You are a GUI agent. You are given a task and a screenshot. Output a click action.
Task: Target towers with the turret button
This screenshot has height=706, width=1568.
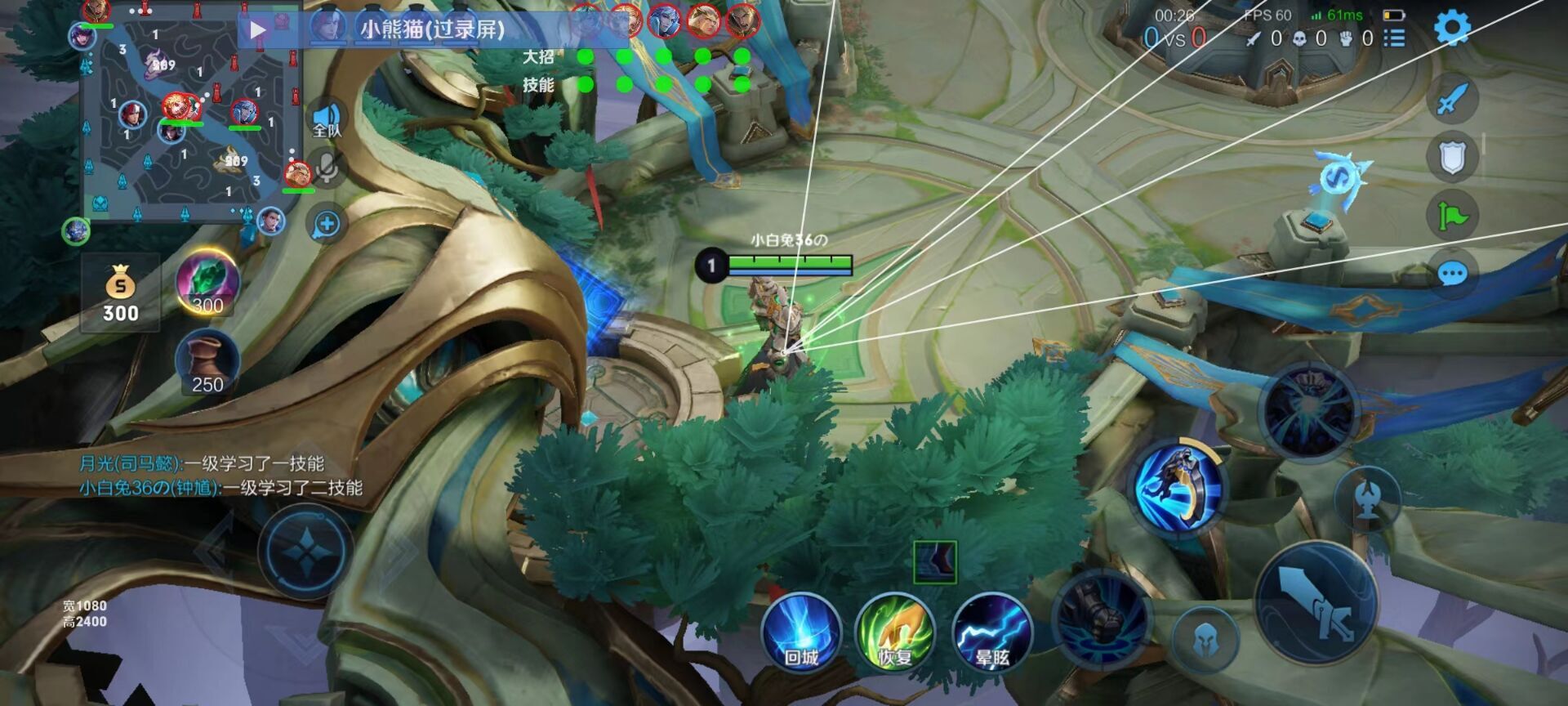coord(1367,498)
